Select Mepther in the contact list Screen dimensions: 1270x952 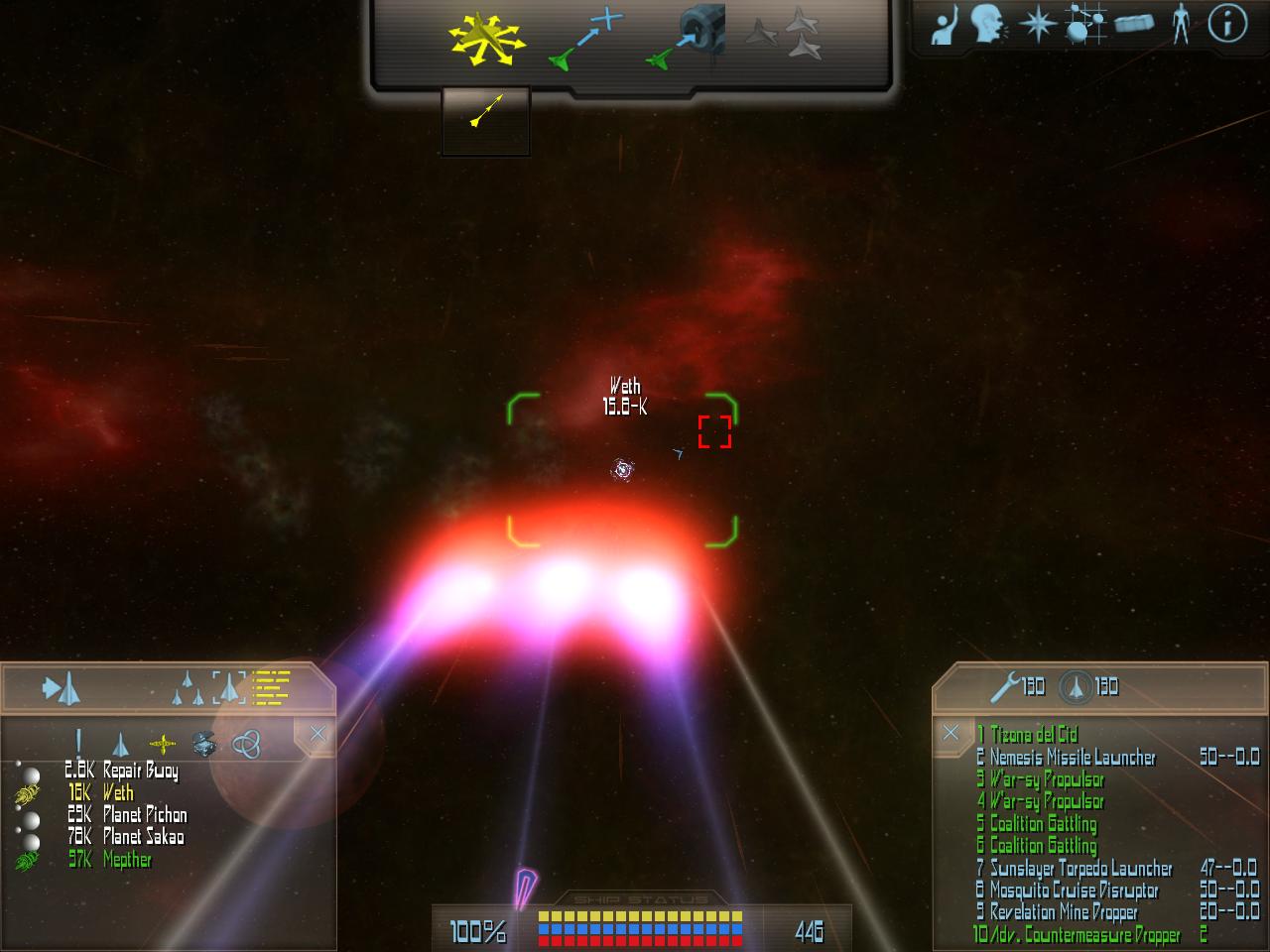click(x=127, y=859)
